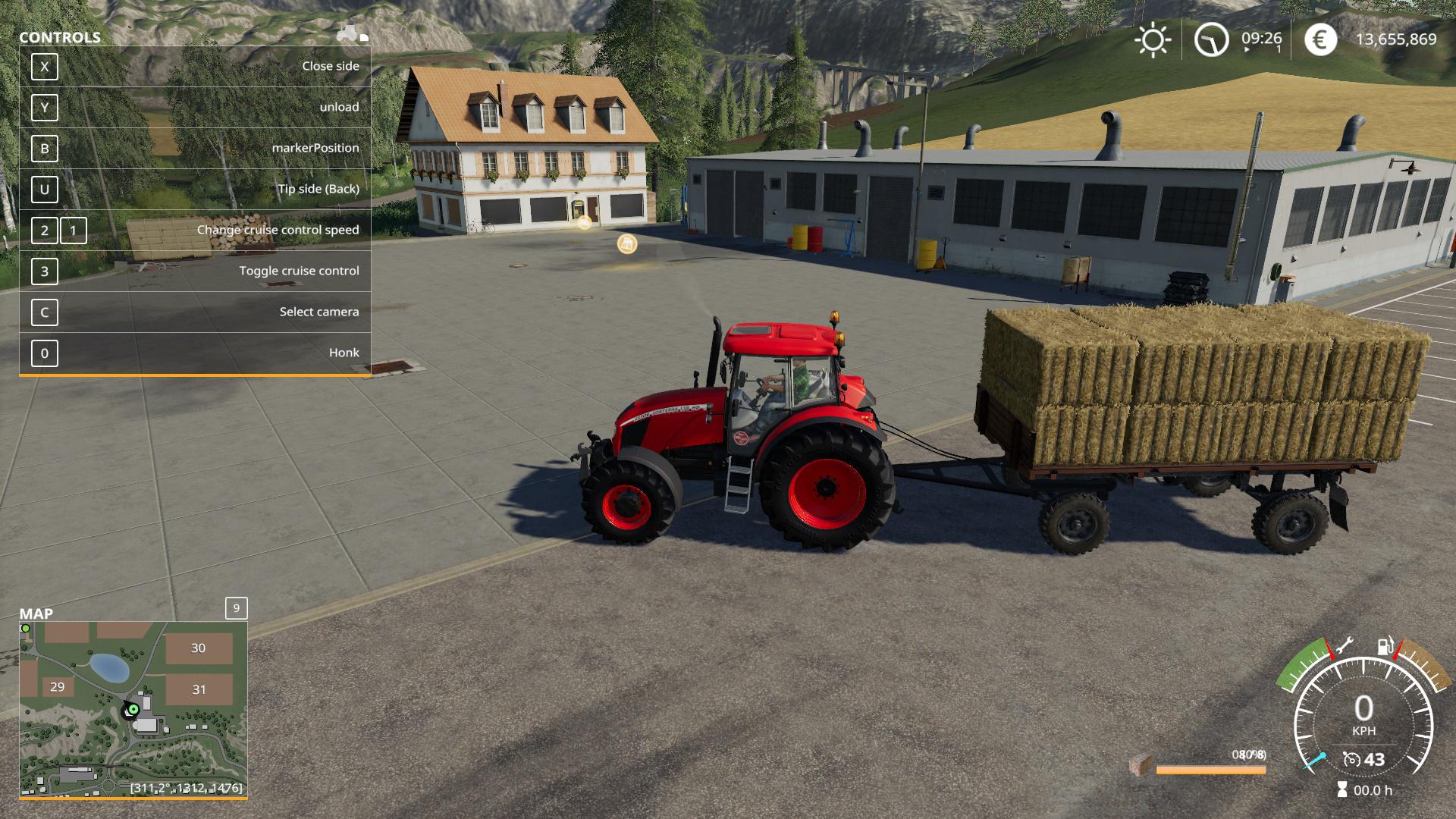The width and height of the screenshot is (1456, 819).
Task: Open the minimap
Action: (133, 709)
